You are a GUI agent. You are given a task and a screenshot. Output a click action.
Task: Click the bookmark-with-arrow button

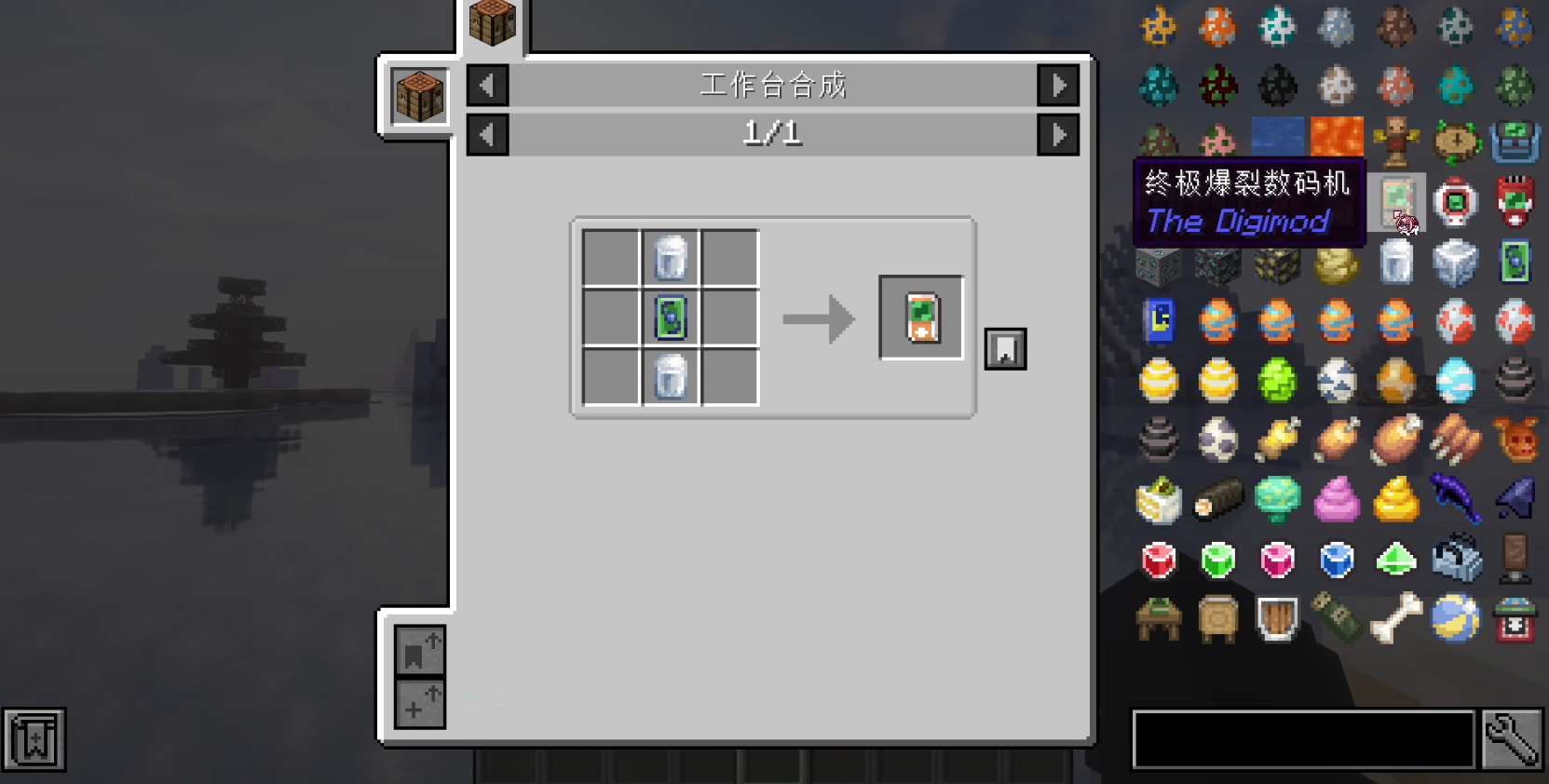[x=419, y=650]
